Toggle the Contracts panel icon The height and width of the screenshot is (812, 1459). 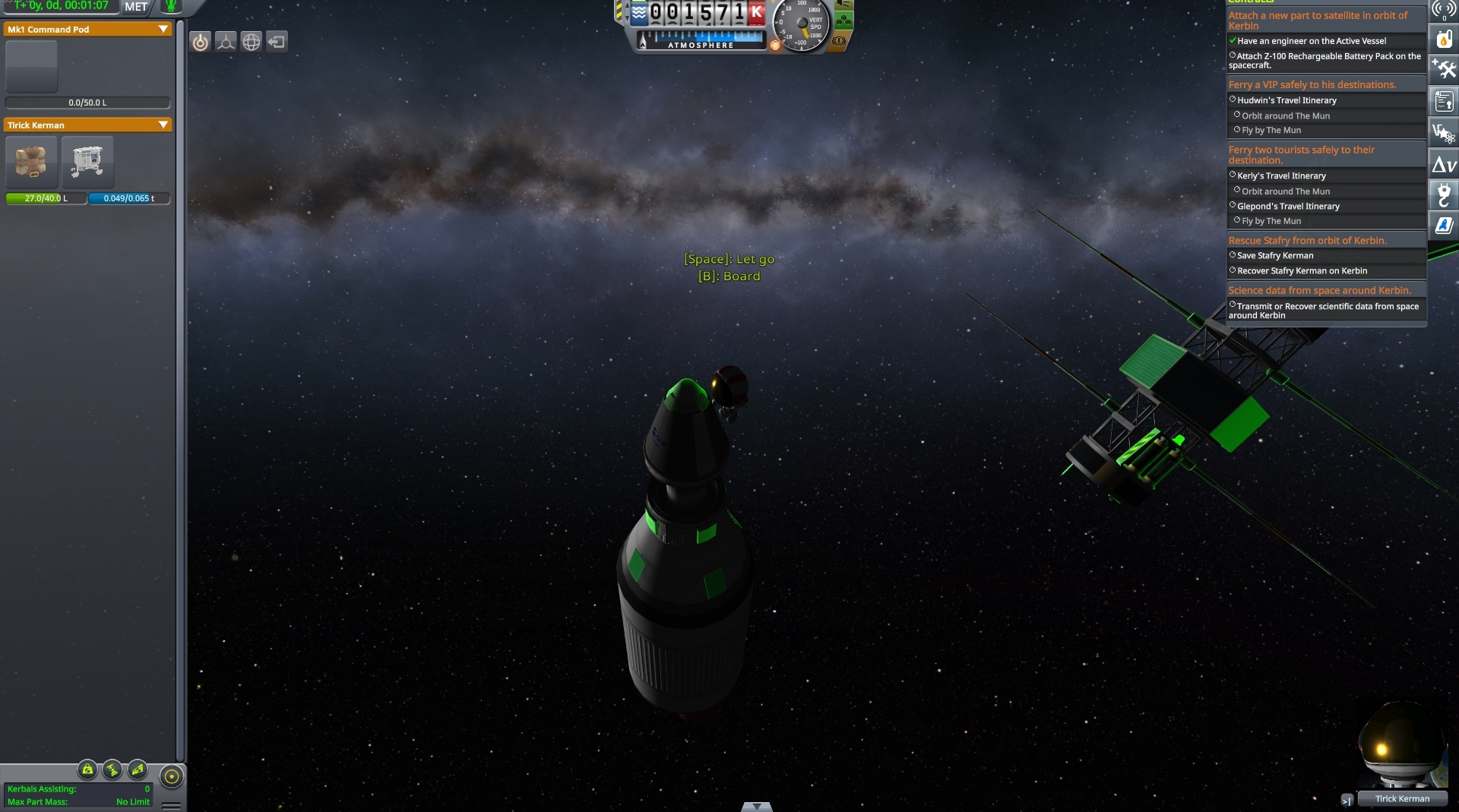coord(1444,101)
